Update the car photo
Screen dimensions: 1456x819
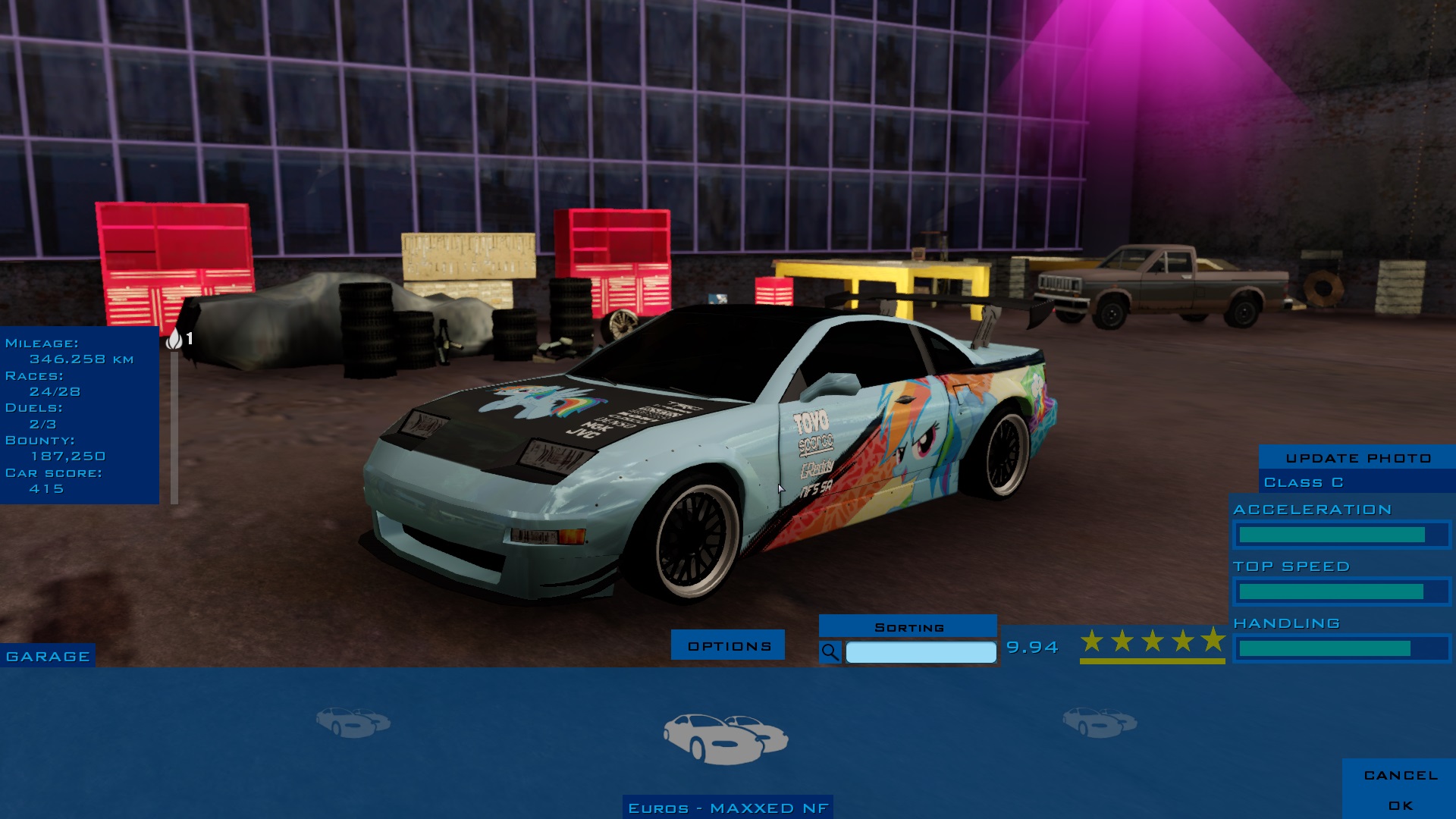pos(1357,458)
